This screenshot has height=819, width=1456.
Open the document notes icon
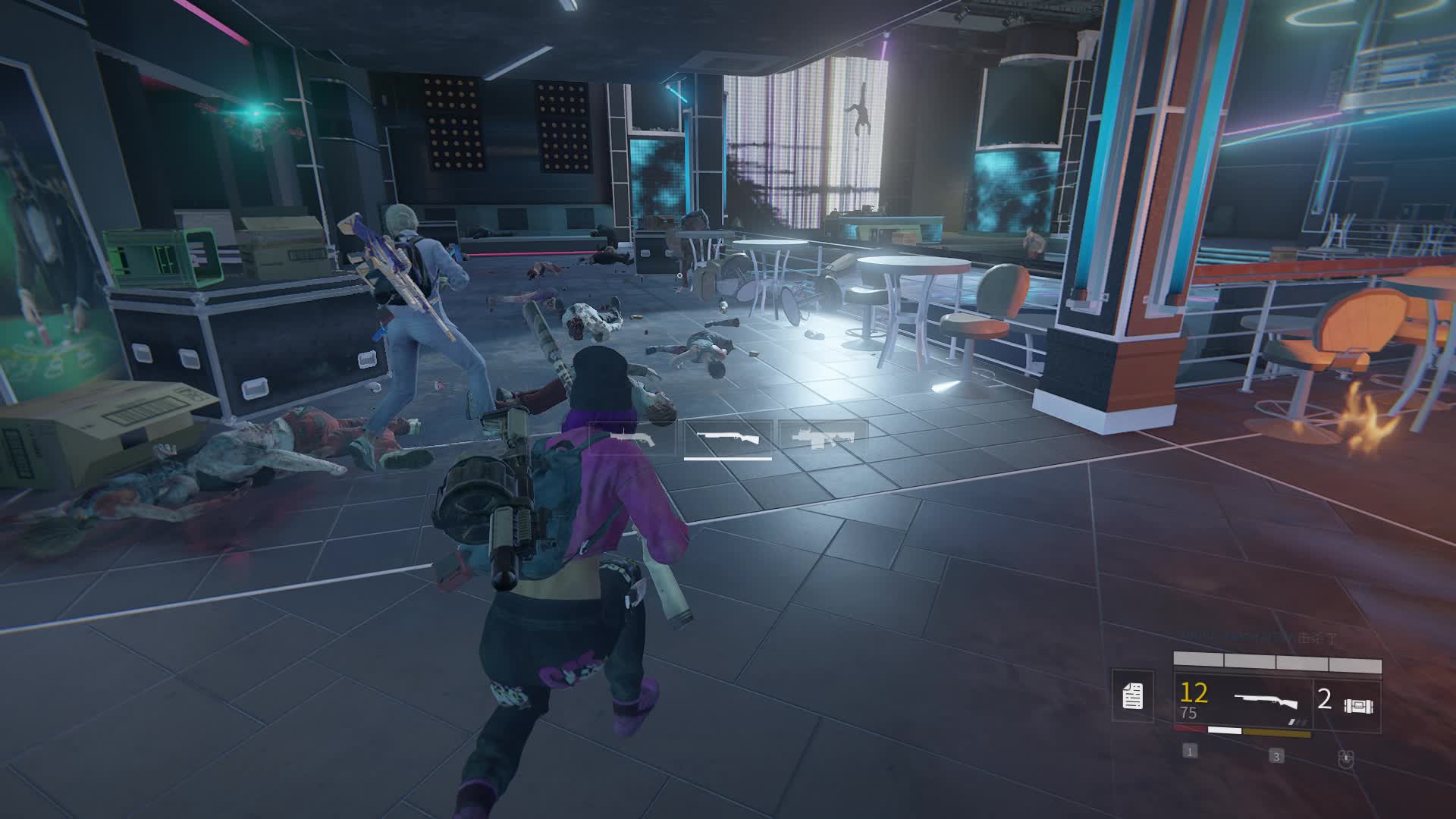pyautogui.click(x=1132, y=696)
